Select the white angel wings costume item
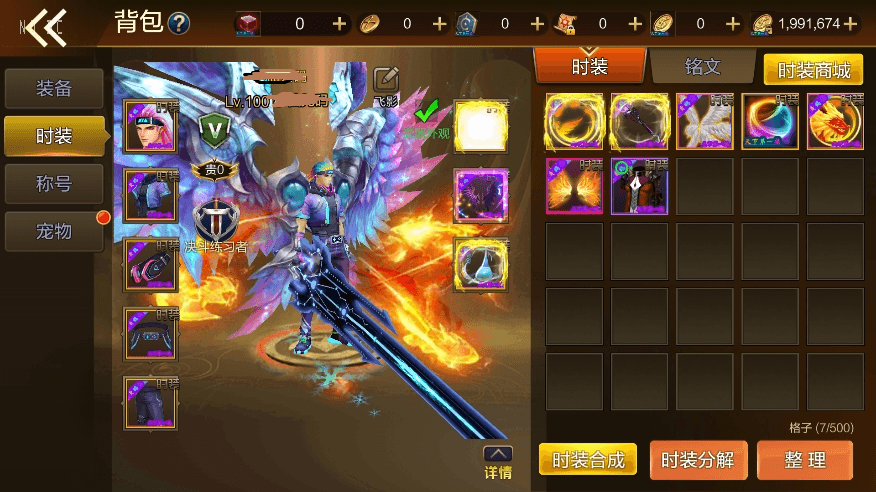This screenshot has height=492, width=876. (x=705, y=121)
